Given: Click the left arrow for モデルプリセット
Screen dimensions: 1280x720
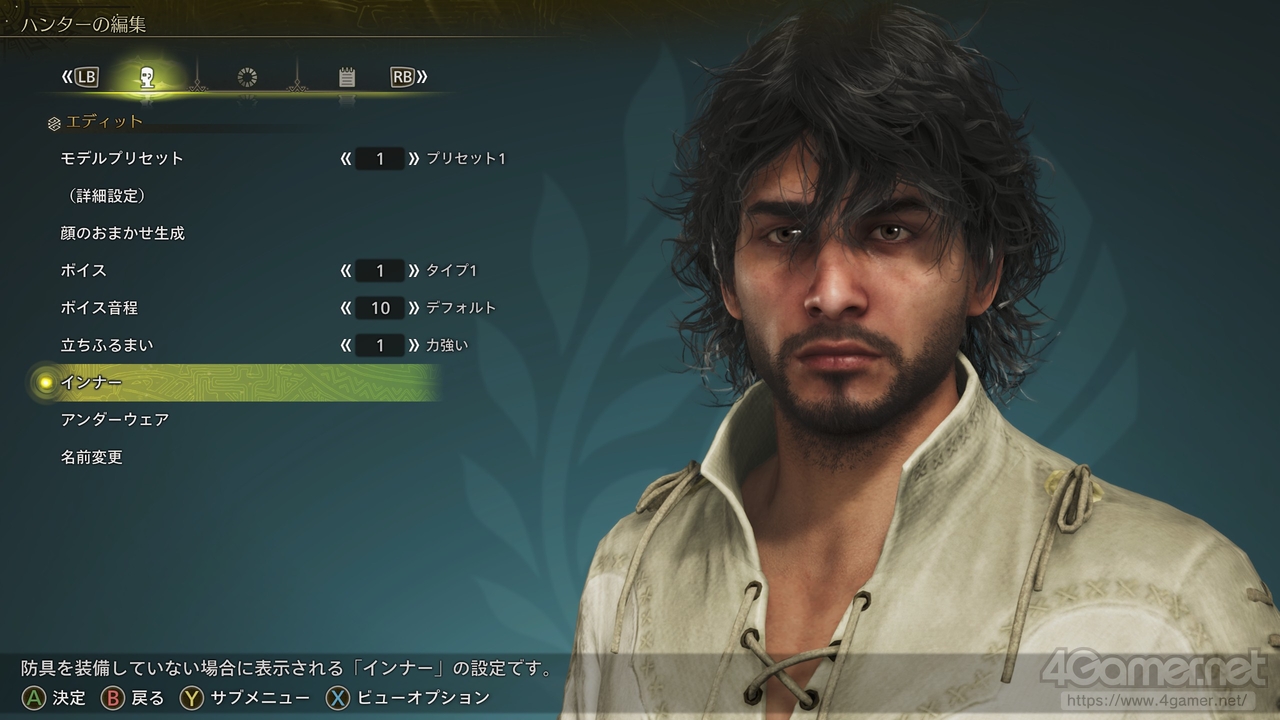Looking at the screenshot, I should 346,158.
